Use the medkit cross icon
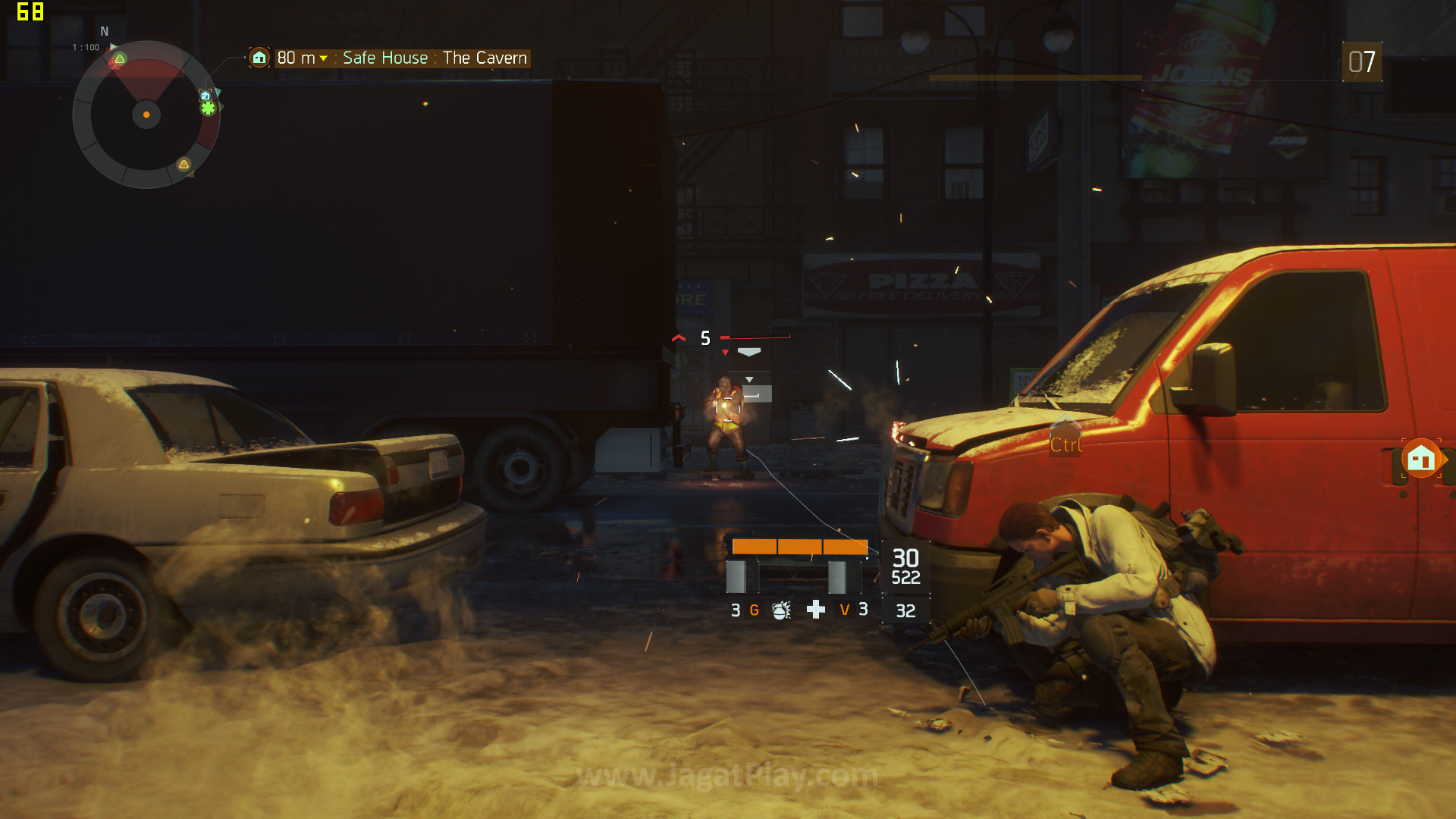 coord(815,610)
